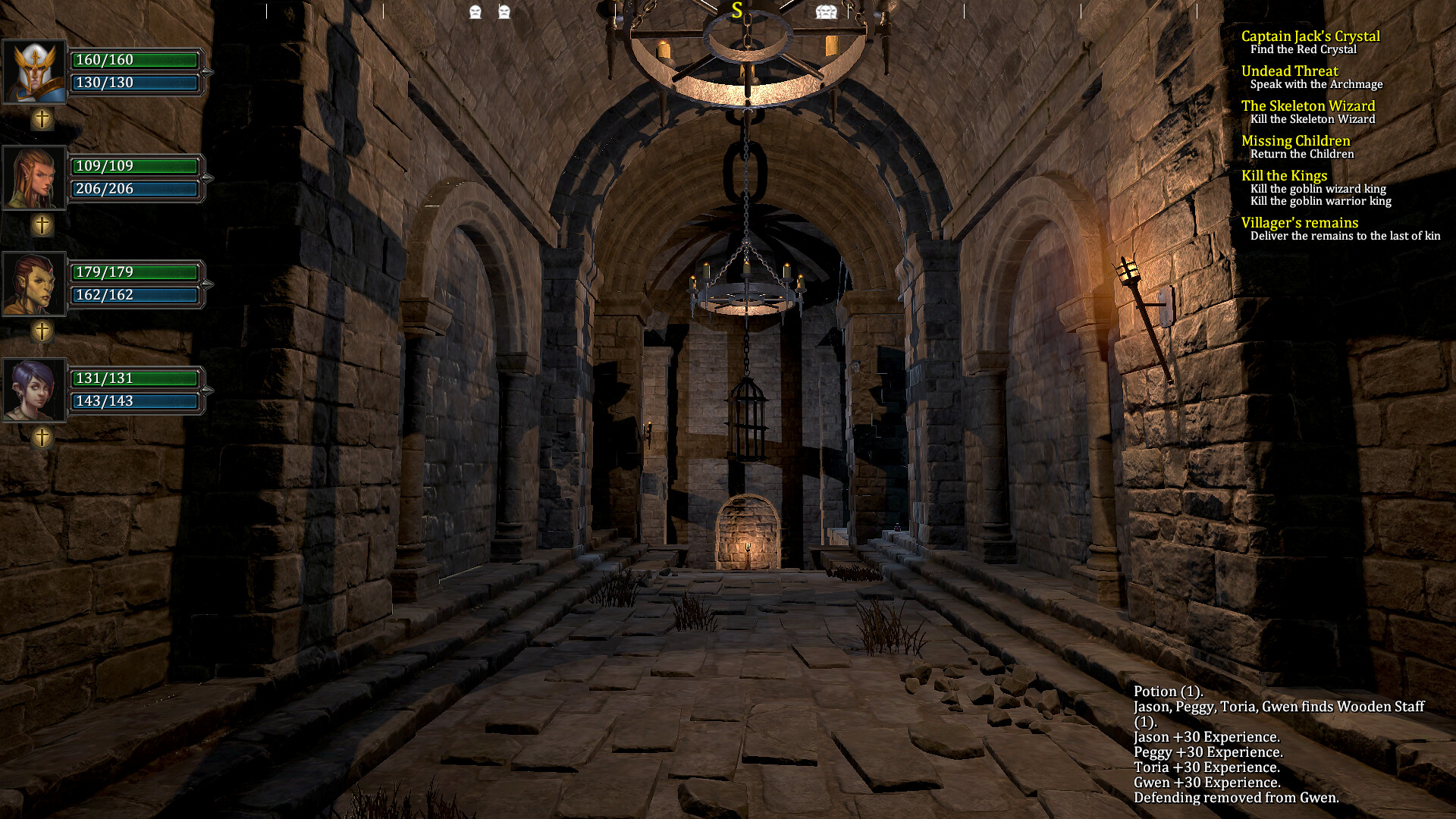Viewport: 1456px width, 819px height.
Task: Expand Peggy's stat panel arrow
Action: point(209,177)
